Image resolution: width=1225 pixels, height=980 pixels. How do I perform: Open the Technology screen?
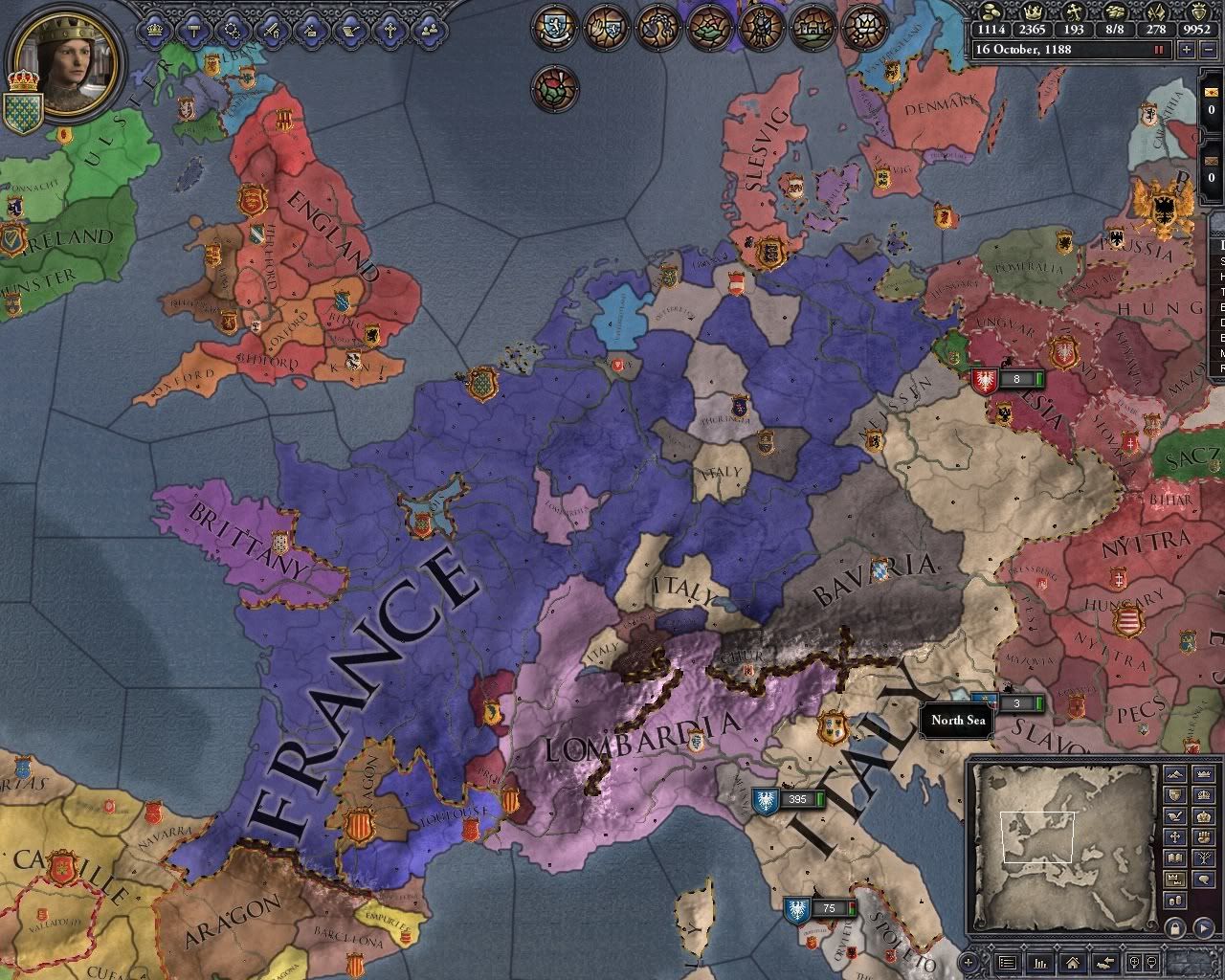[x=232, y=29]
